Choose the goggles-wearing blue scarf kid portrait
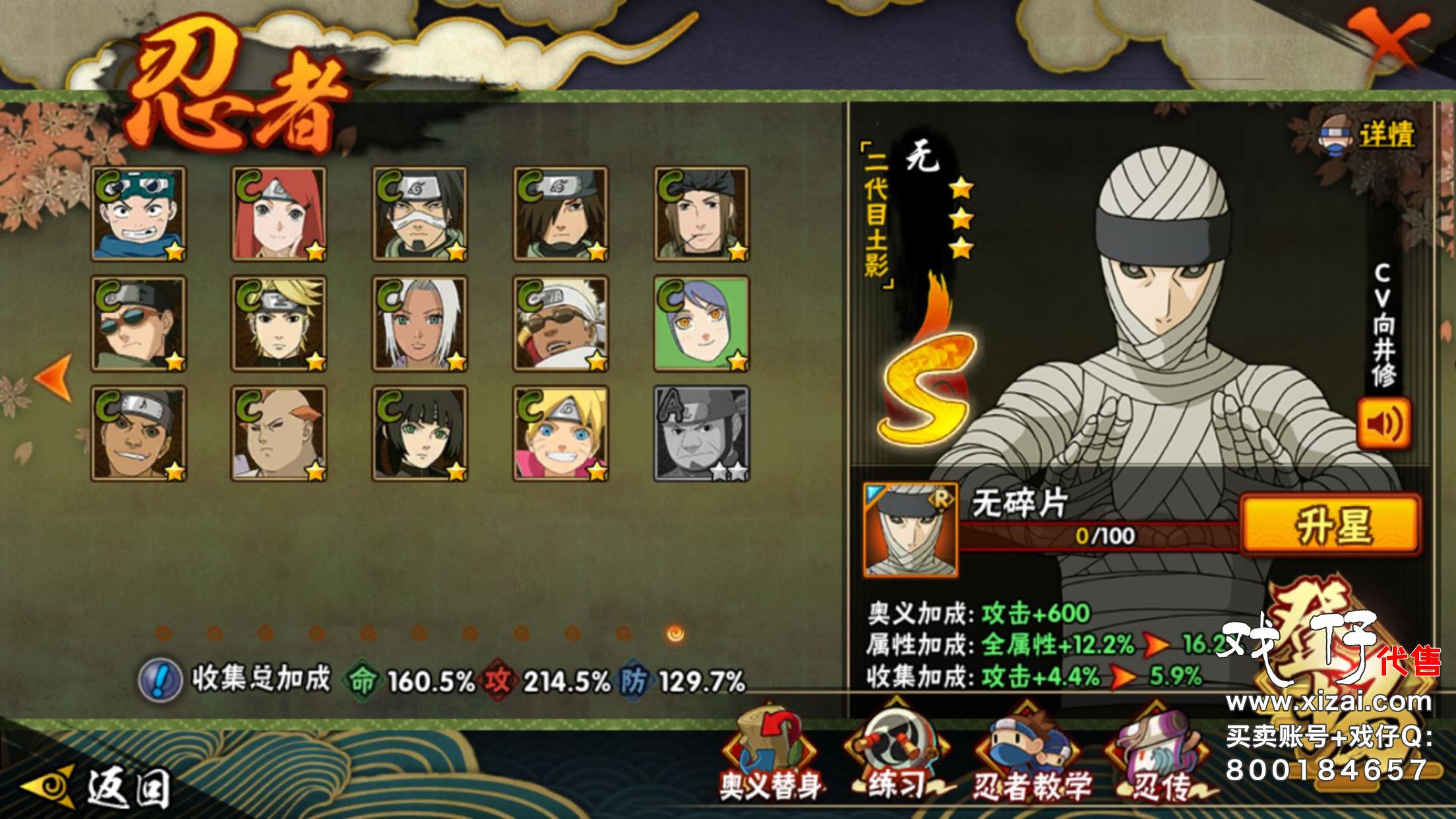The image size is (1456, 819). tap(138, 214)
